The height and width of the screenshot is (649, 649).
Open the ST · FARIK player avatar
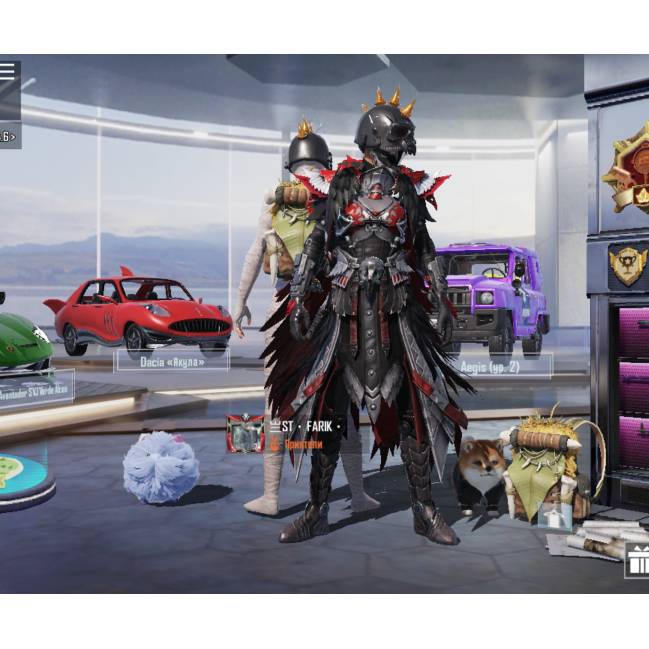[246, 434]
